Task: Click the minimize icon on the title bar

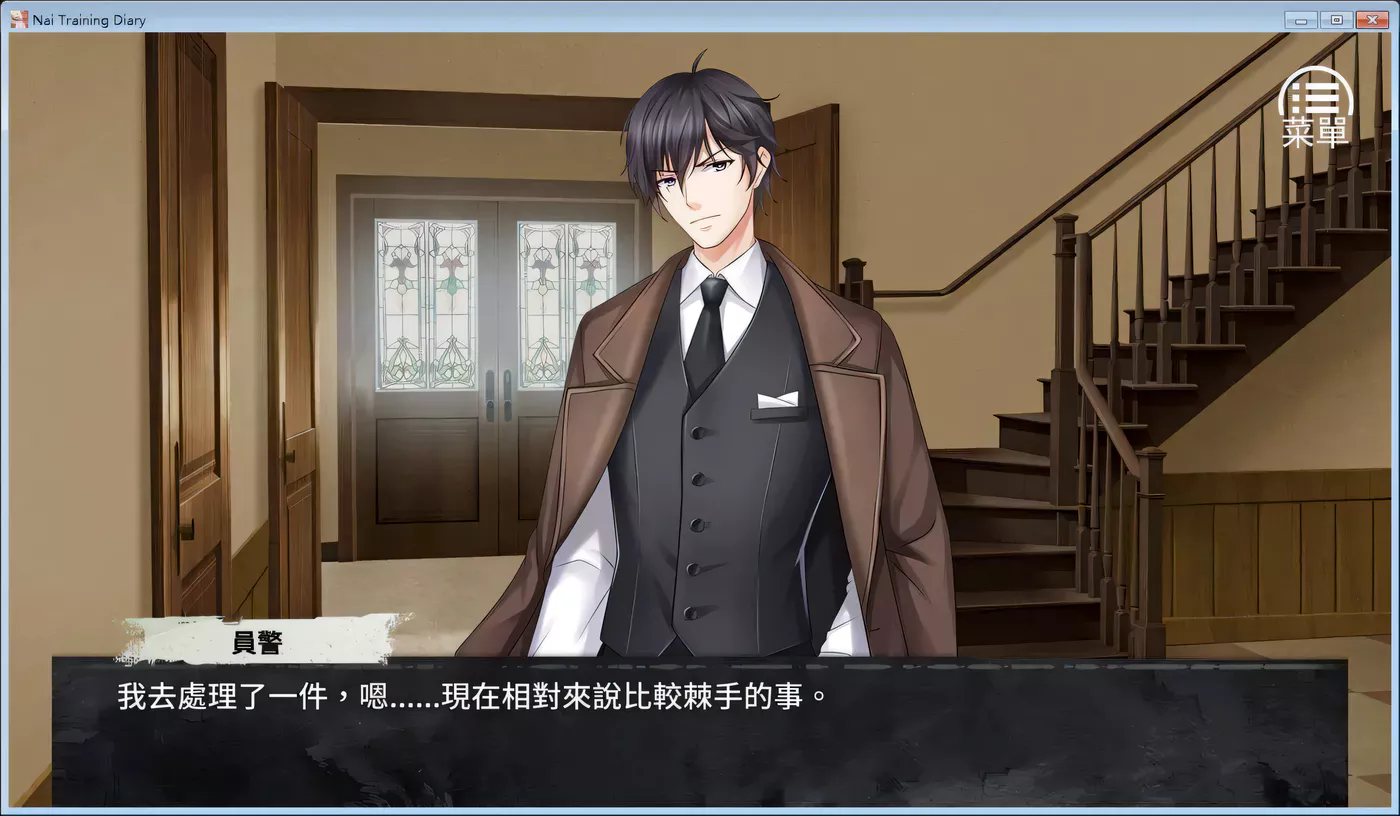Action: 1300,18
